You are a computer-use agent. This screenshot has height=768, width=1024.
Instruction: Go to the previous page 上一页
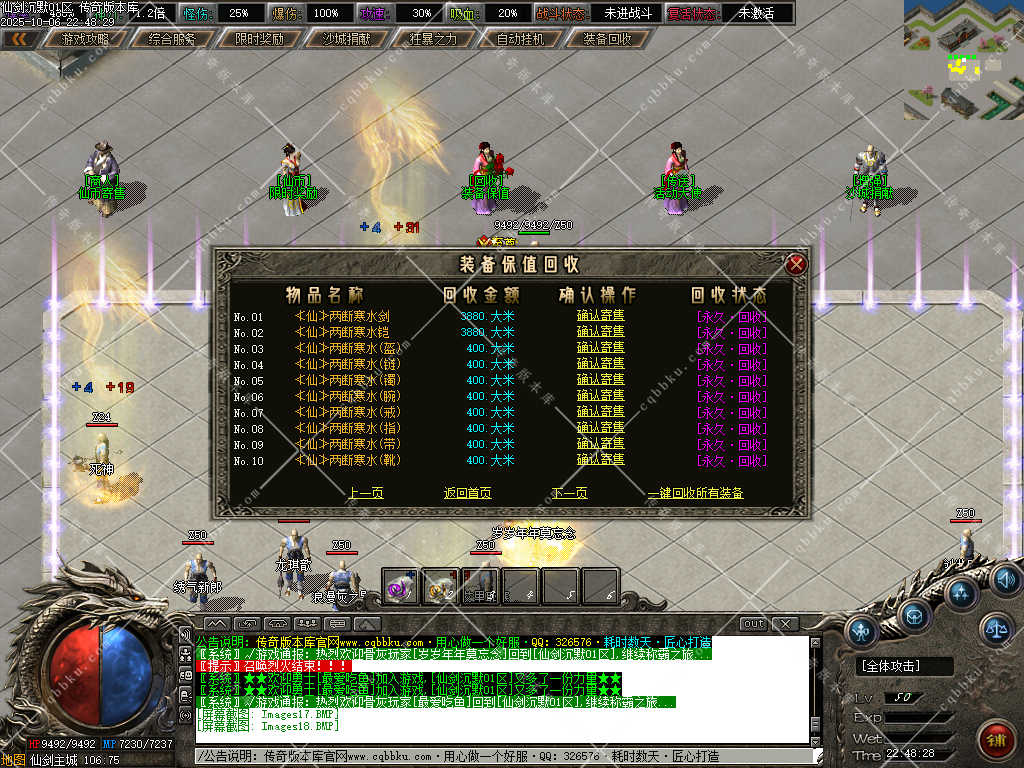tap(366, 493)
